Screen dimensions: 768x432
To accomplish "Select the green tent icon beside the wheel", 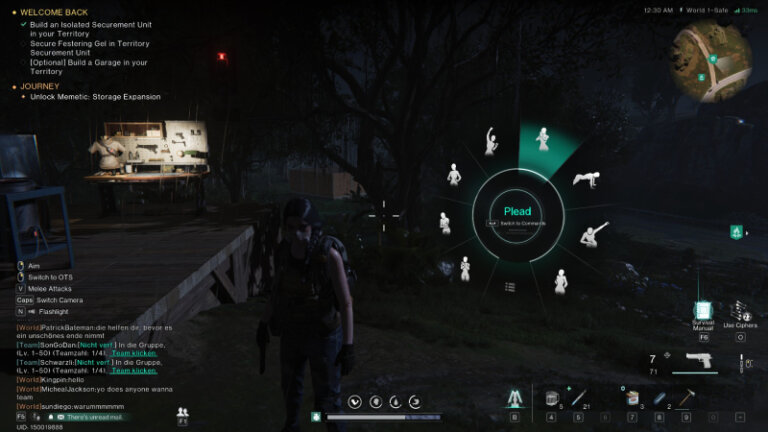I will click(x=737, y=233).
